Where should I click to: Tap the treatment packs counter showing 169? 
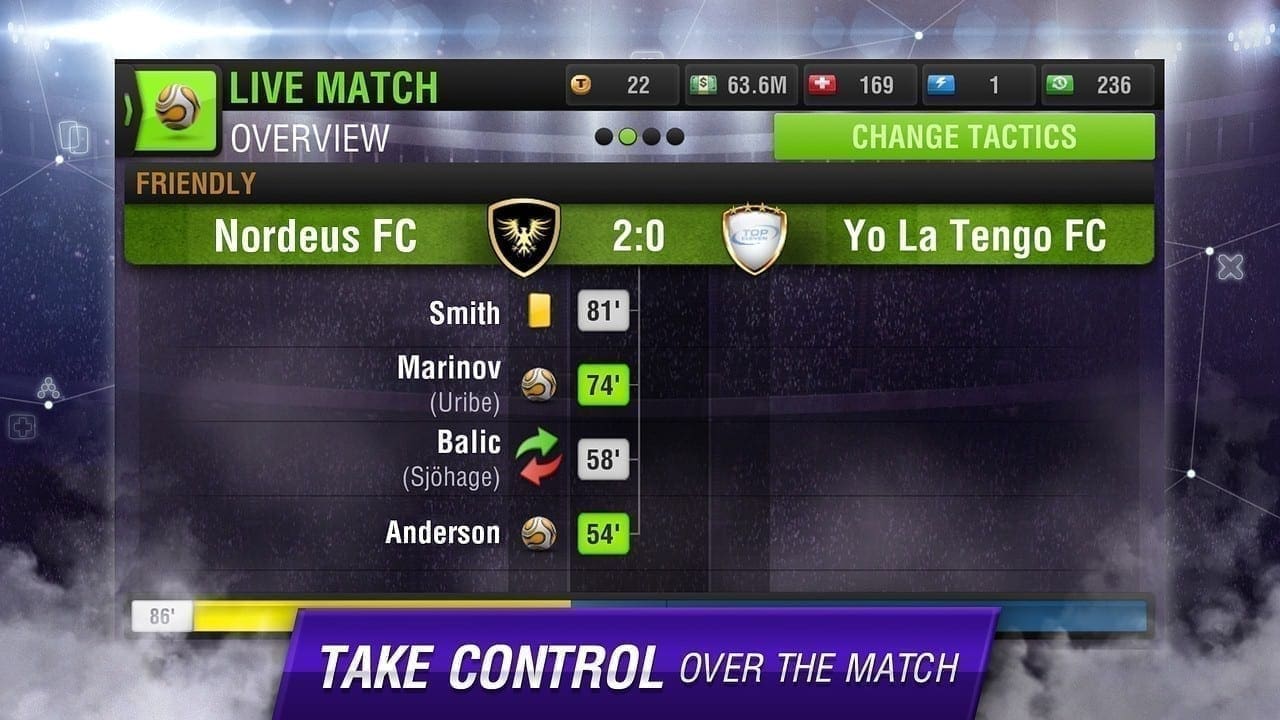pyautogui.click(x=860, y=86)
